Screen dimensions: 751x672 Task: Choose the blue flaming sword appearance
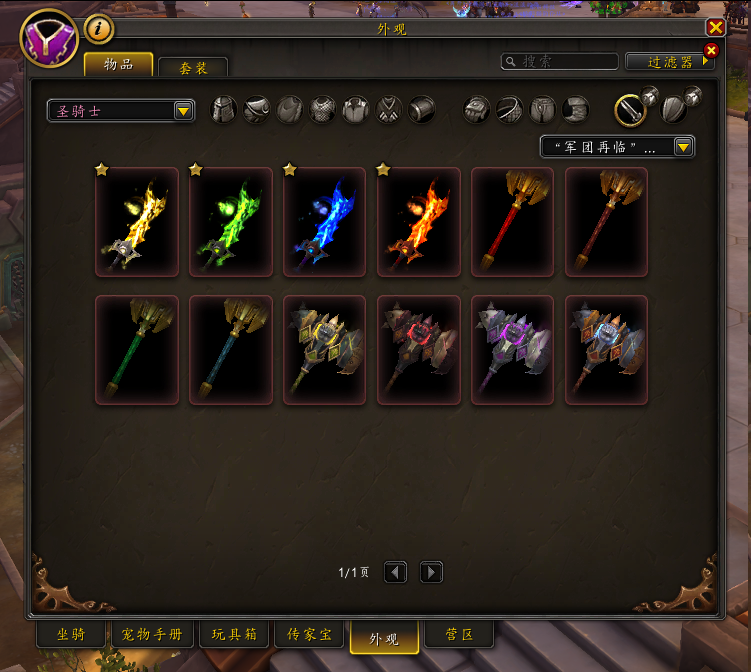point(325,221)
